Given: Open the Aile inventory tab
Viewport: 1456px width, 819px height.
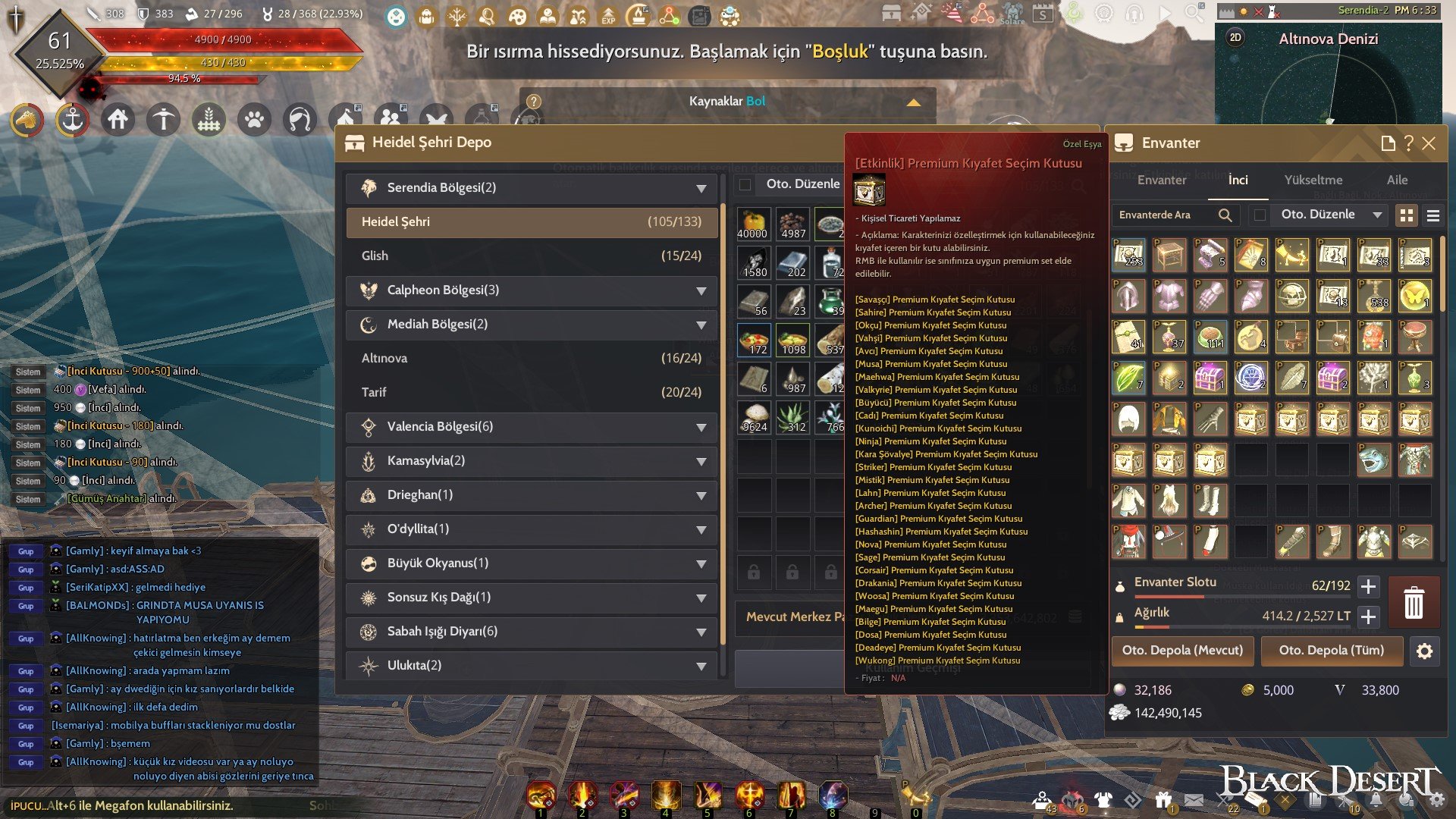Looking at the screenshot, I should click(1397, 180).
